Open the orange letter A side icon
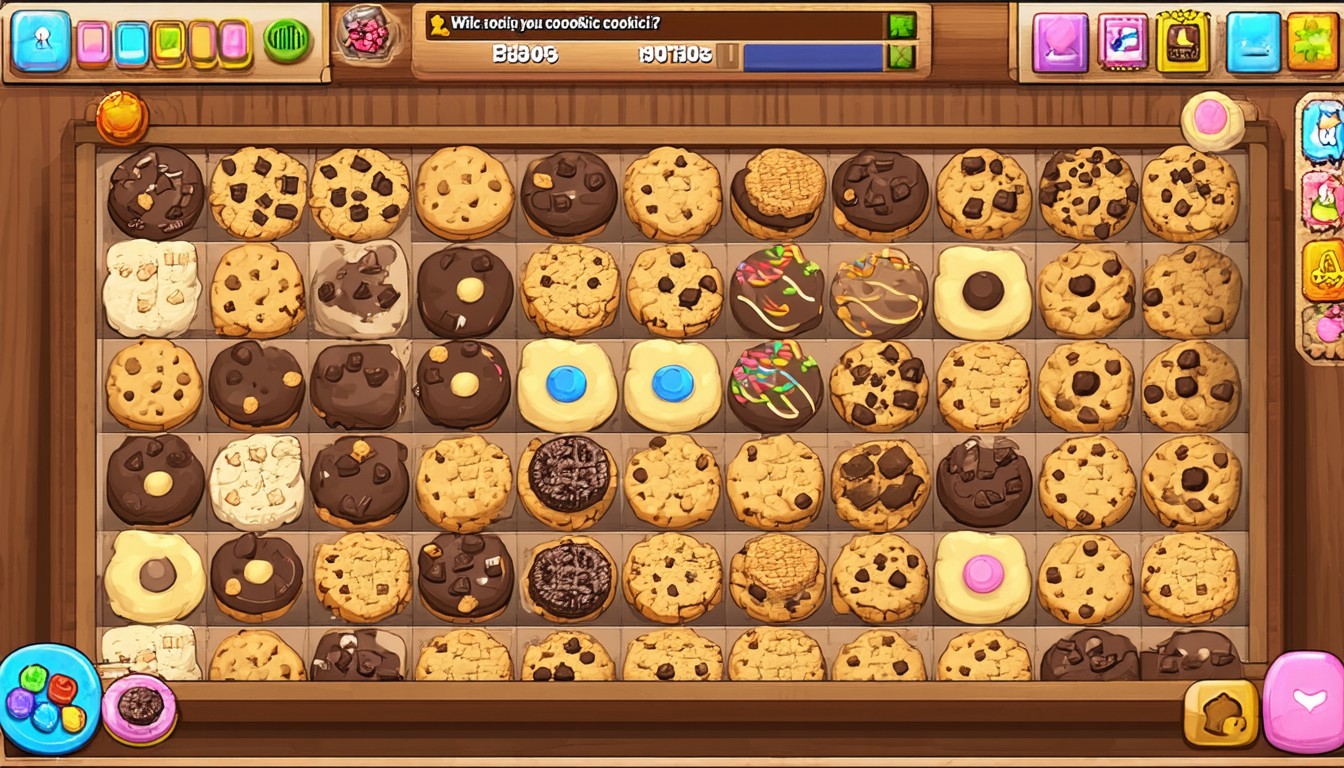The width and height of the screenshot is (1344, 768). click(x=1323, y=269)
